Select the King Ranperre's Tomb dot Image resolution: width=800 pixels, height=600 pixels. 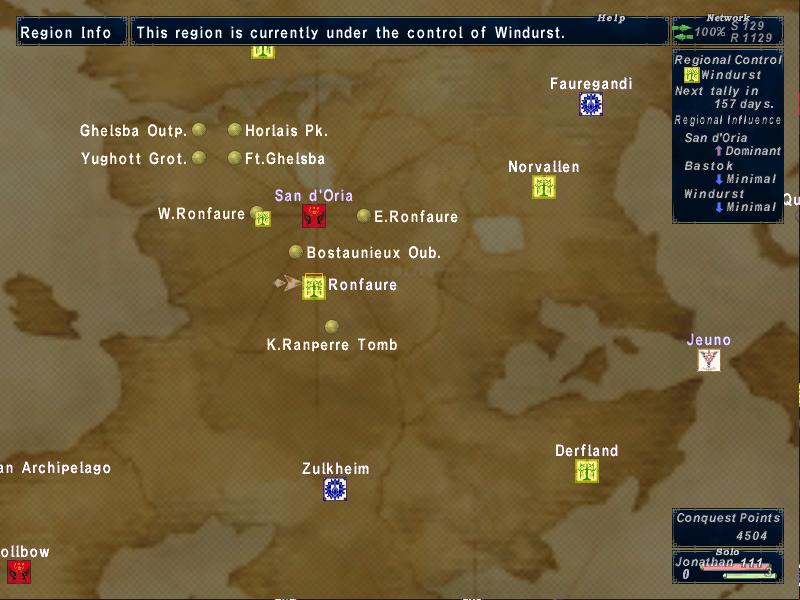(x=332, y=326)
